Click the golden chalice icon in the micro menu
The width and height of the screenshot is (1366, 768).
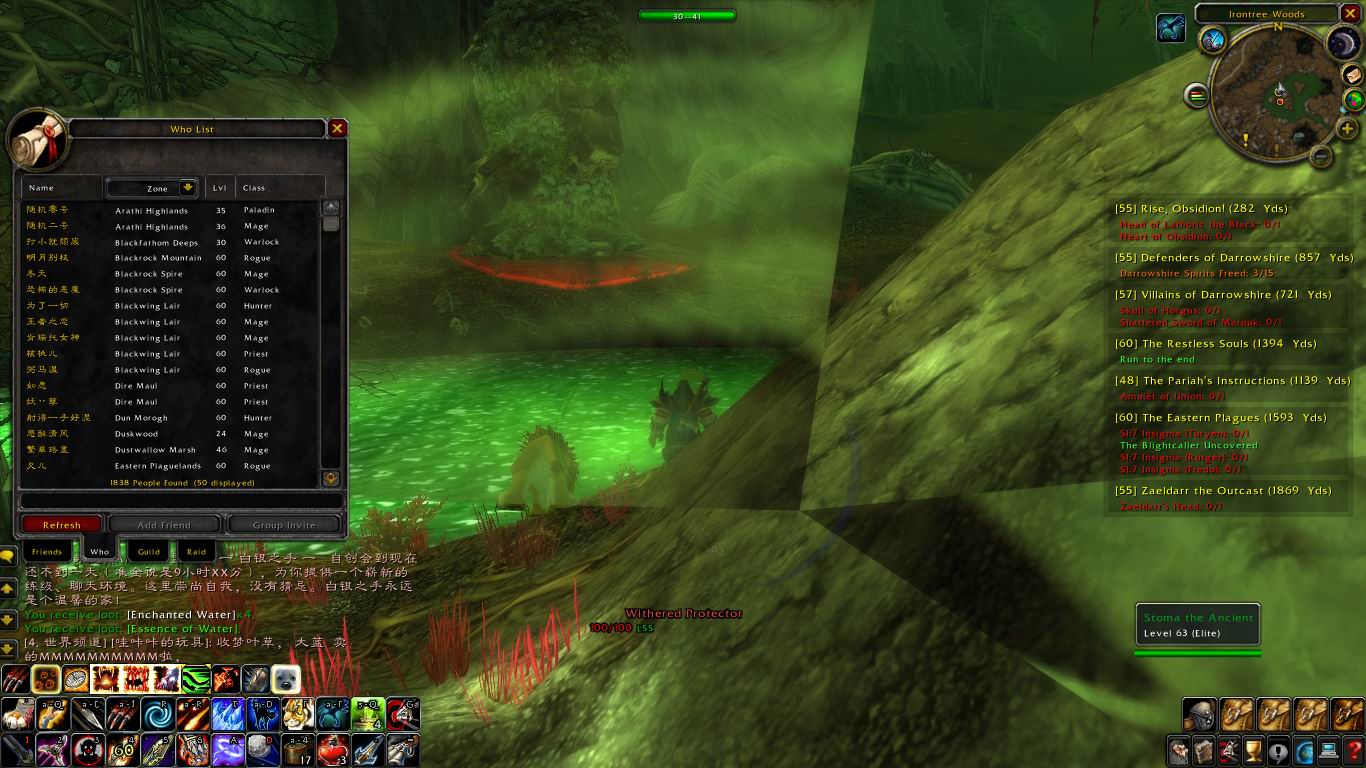point(1253,750)
